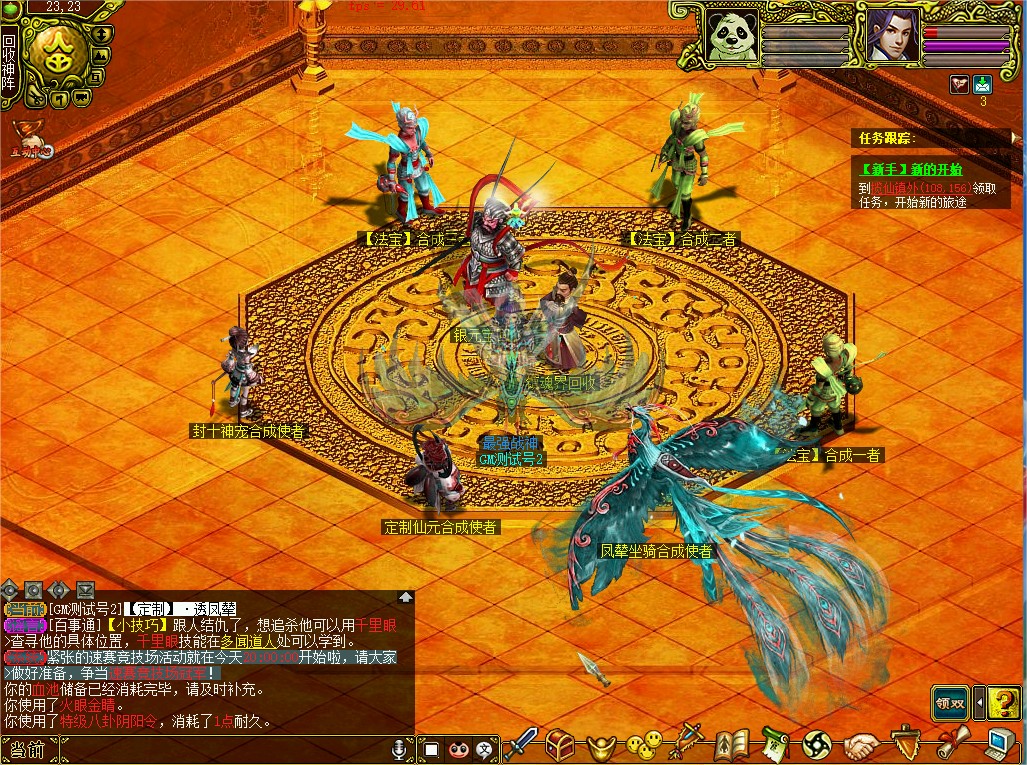Open the mailbox envelope icon
Viewport: 1027px width, 765px height.
coord(982,85)
